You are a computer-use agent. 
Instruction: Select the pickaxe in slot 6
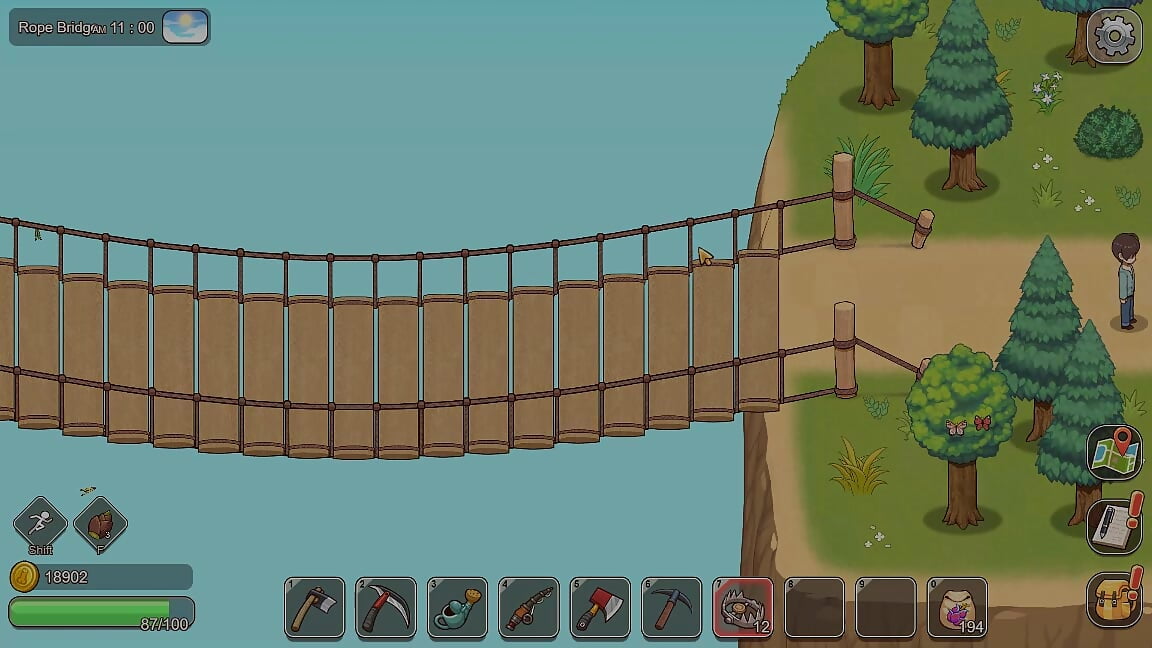click(671, 607)
